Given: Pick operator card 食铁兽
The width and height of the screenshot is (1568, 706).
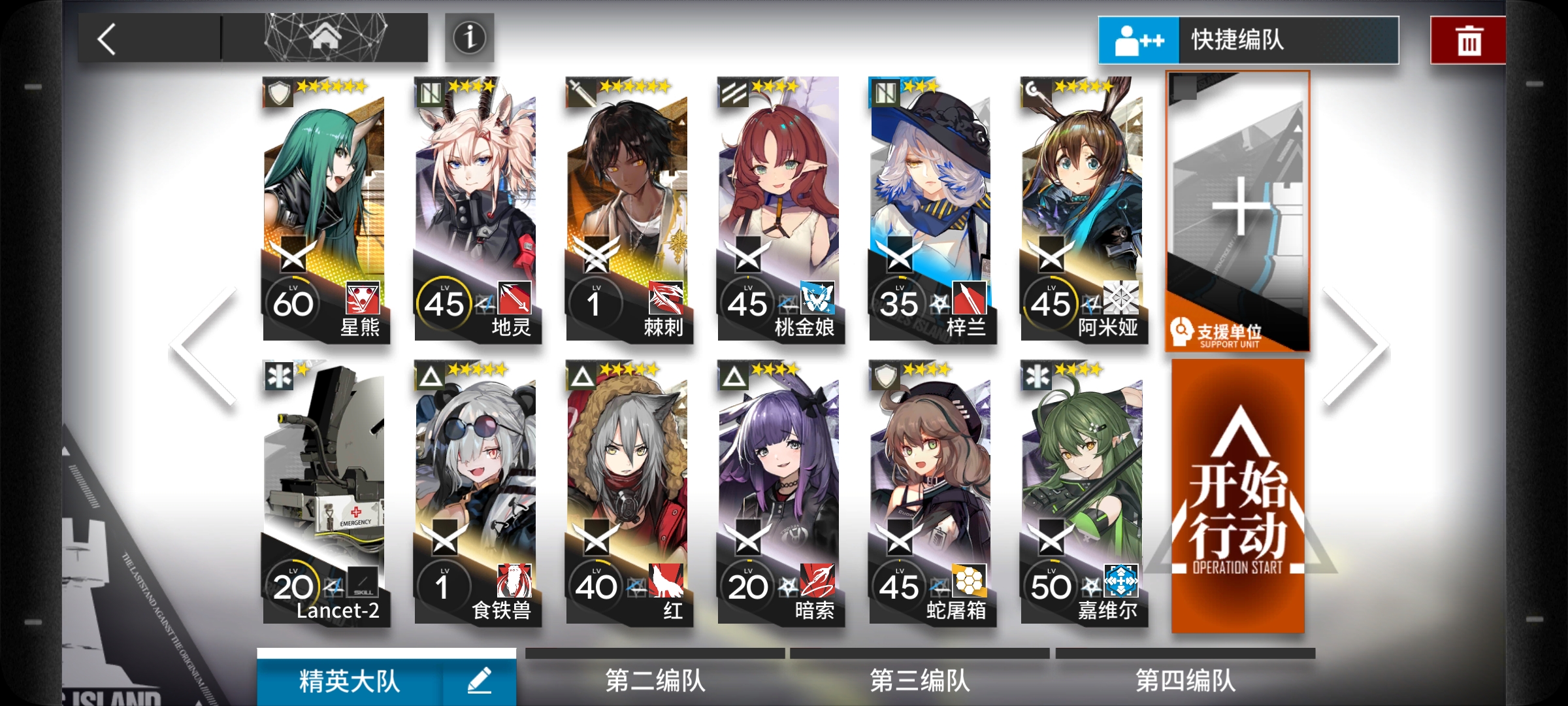Looking at the screenshot, I should (x=477, y=494).
